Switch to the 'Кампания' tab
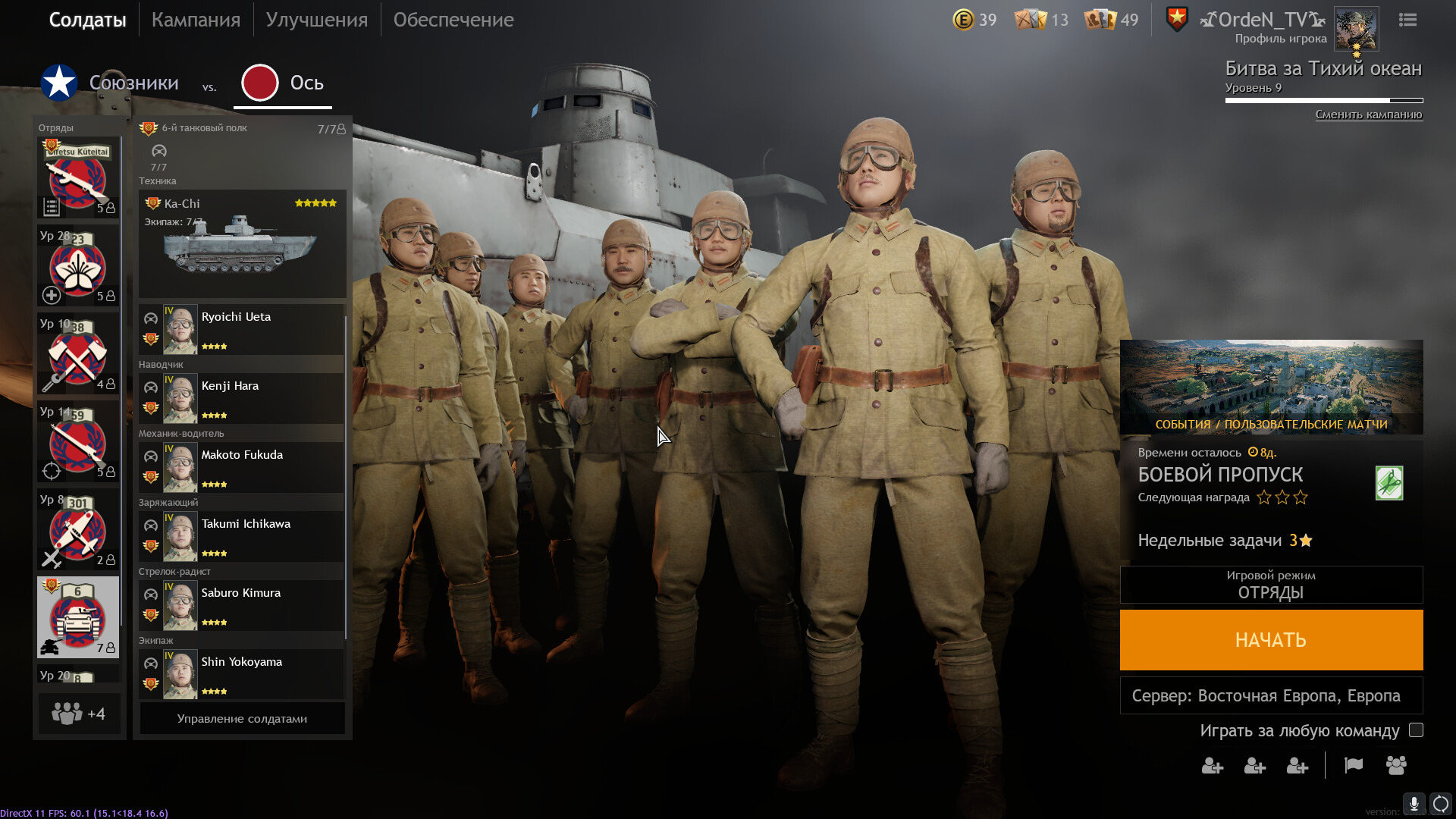 point(196,19)
